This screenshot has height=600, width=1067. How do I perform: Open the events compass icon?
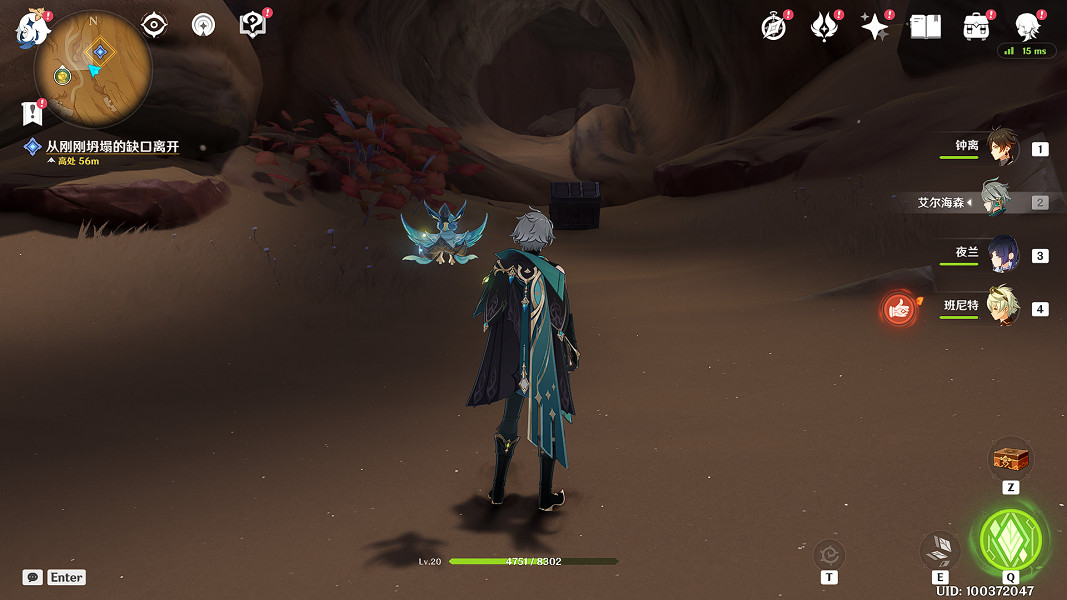(774, 27)
